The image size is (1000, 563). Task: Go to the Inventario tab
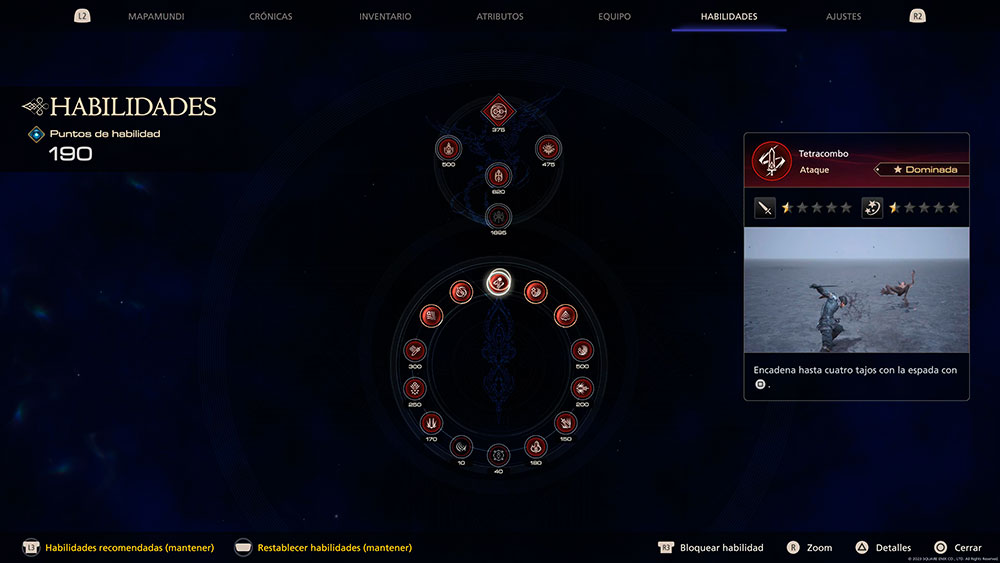[385, 17]
